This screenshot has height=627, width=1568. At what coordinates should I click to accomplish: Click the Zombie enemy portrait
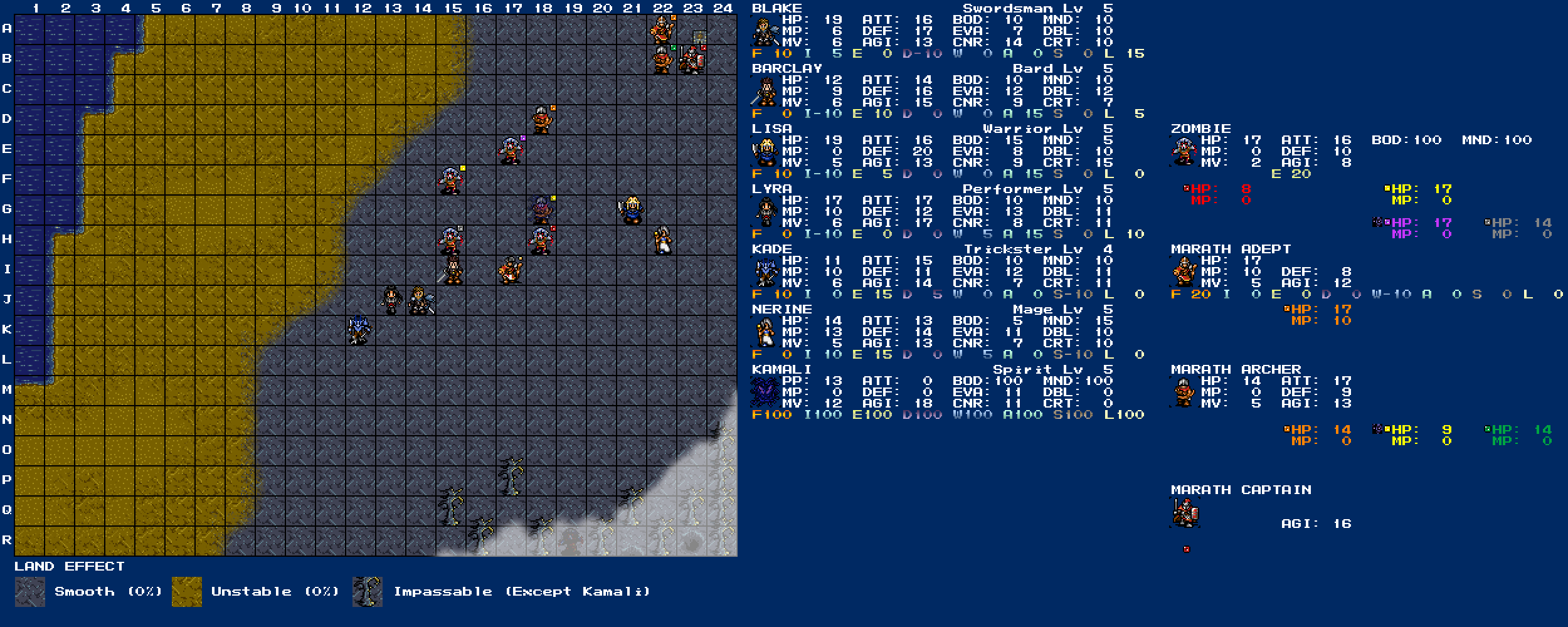click(x=1184, y=152)
